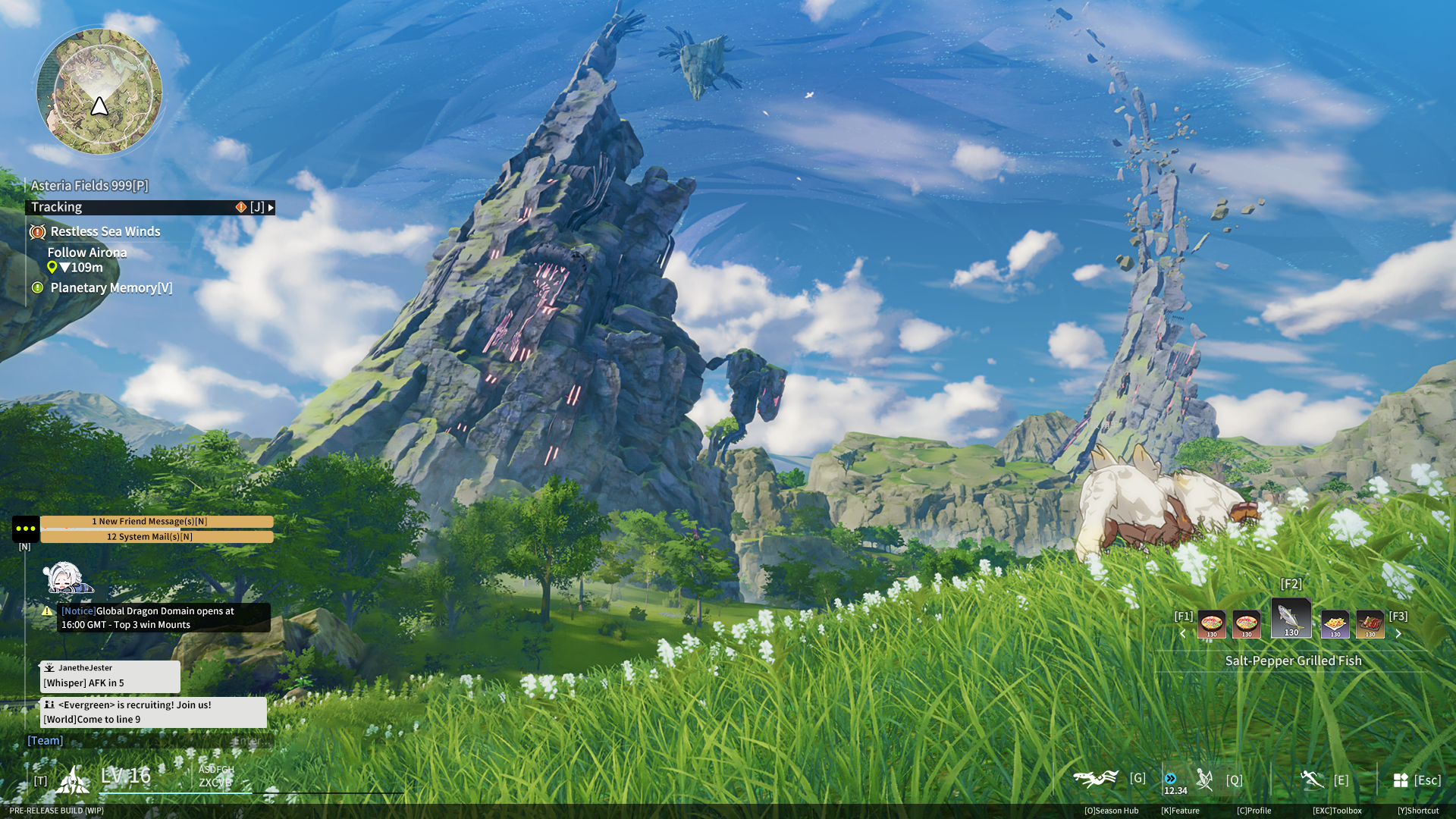Screen dimensions: 1456x819
Task: Open the Team chat channel tab
Action: (x=45, y=739)
